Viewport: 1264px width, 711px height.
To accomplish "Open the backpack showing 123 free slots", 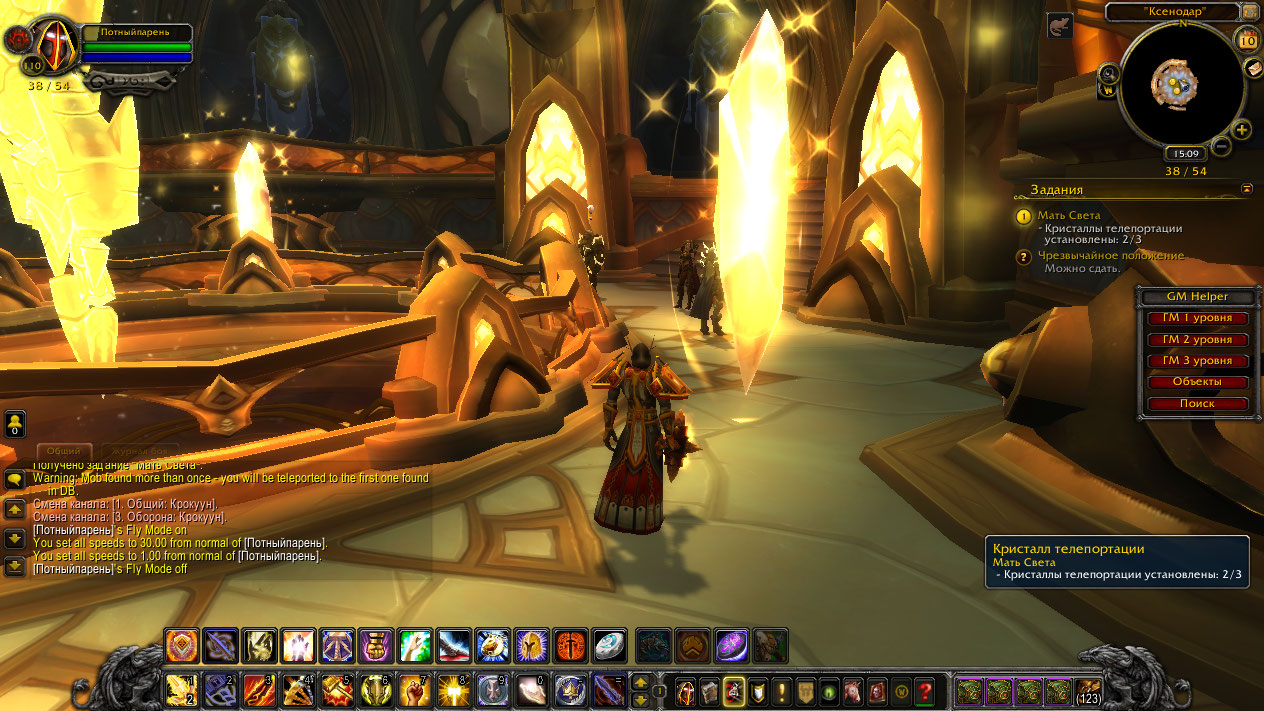I will [x=1088, y=691].
